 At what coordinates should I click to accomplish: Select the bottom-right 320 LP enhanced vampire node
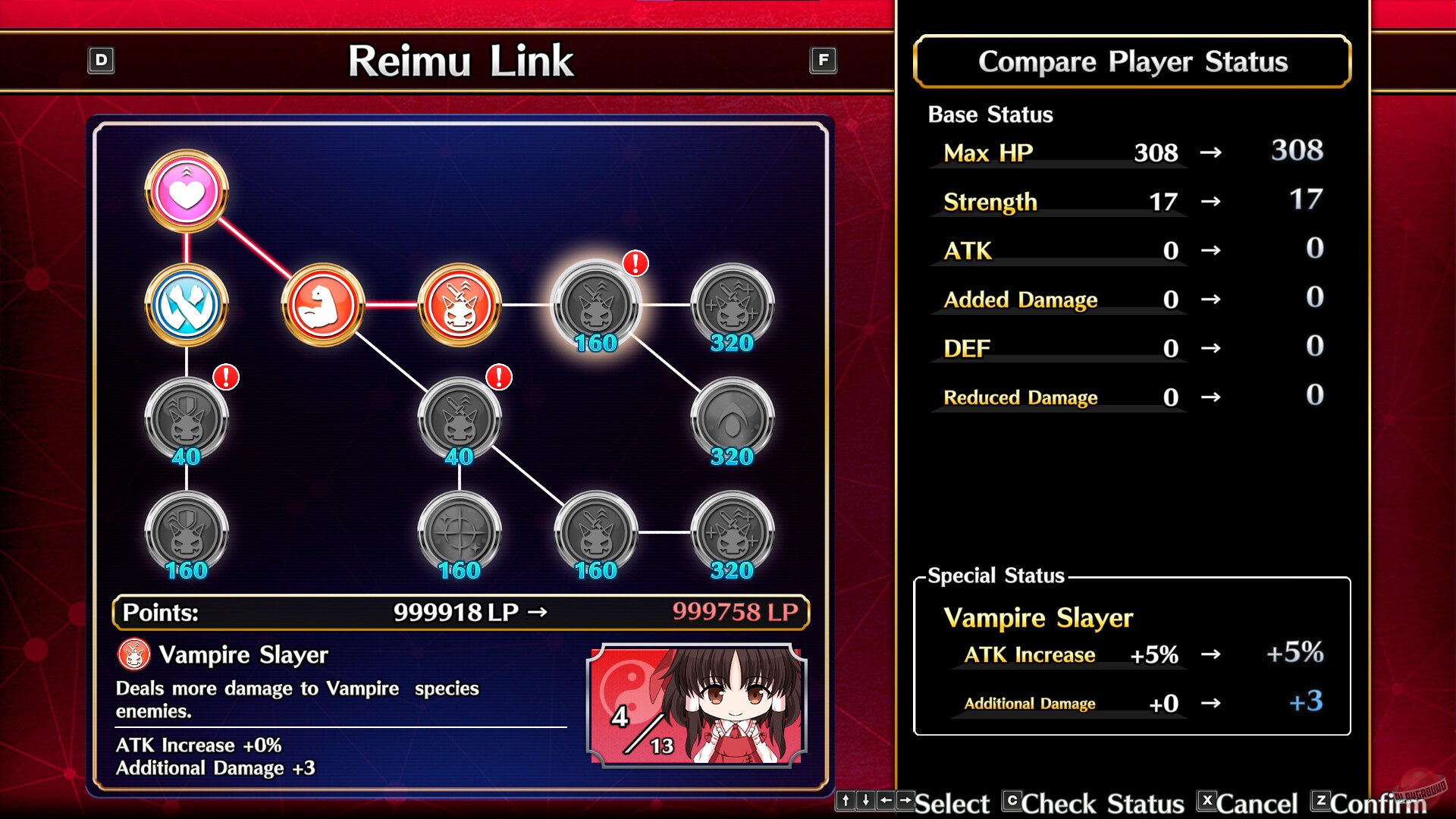(732, 531)
